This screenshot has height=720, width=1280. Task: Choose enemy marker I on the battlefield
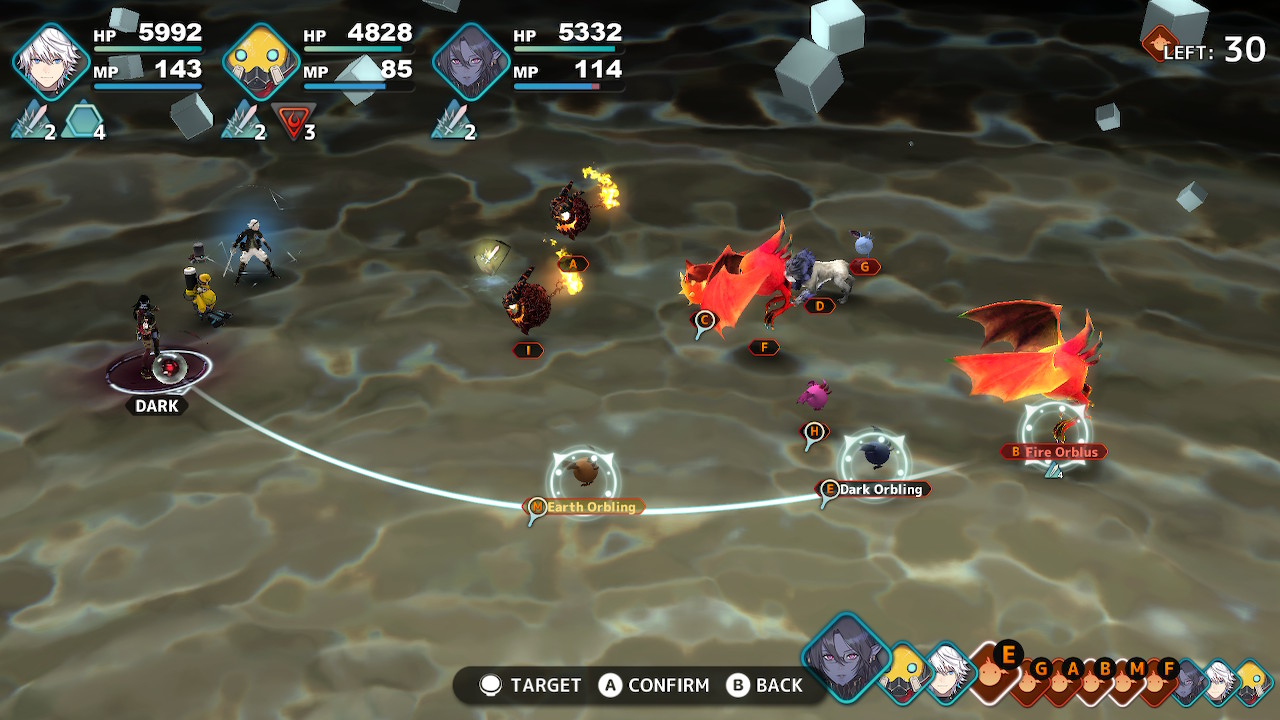(527, 350)
